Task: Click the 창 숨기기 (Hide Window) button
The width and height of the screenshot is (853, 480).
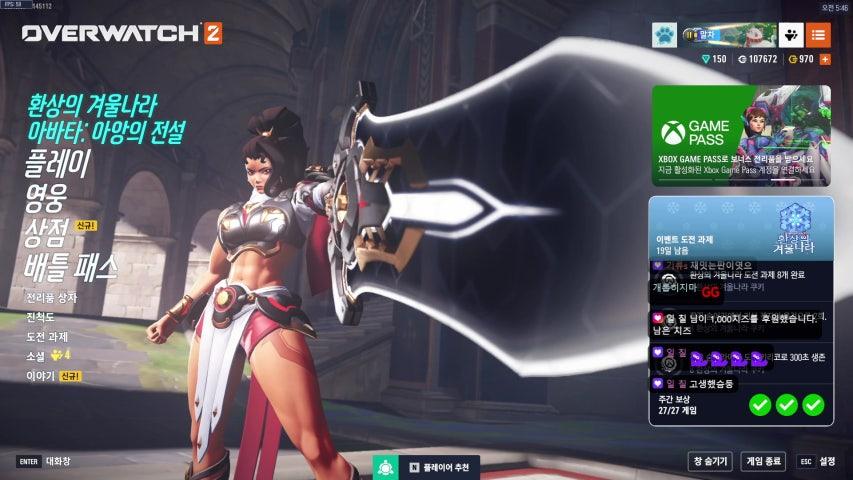Action: click(710, 461)
